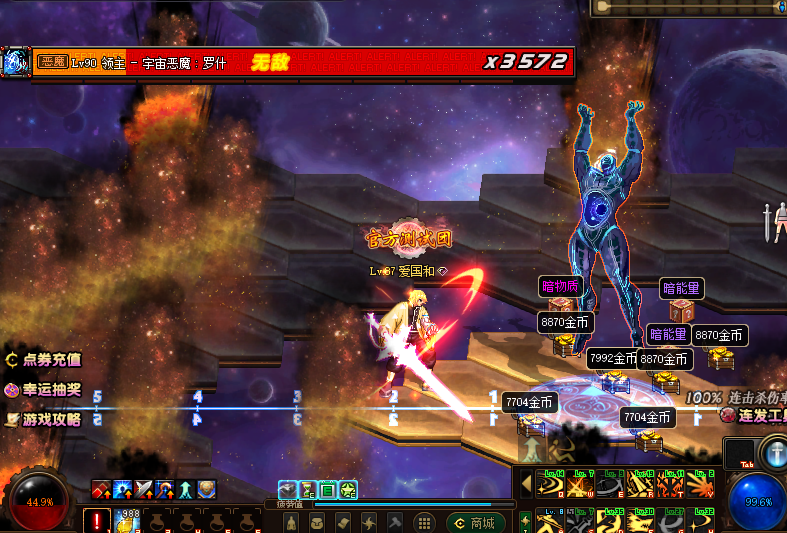Click the boss portrait icon
Screen dimensions: 787x533
(x=15, y=62)
